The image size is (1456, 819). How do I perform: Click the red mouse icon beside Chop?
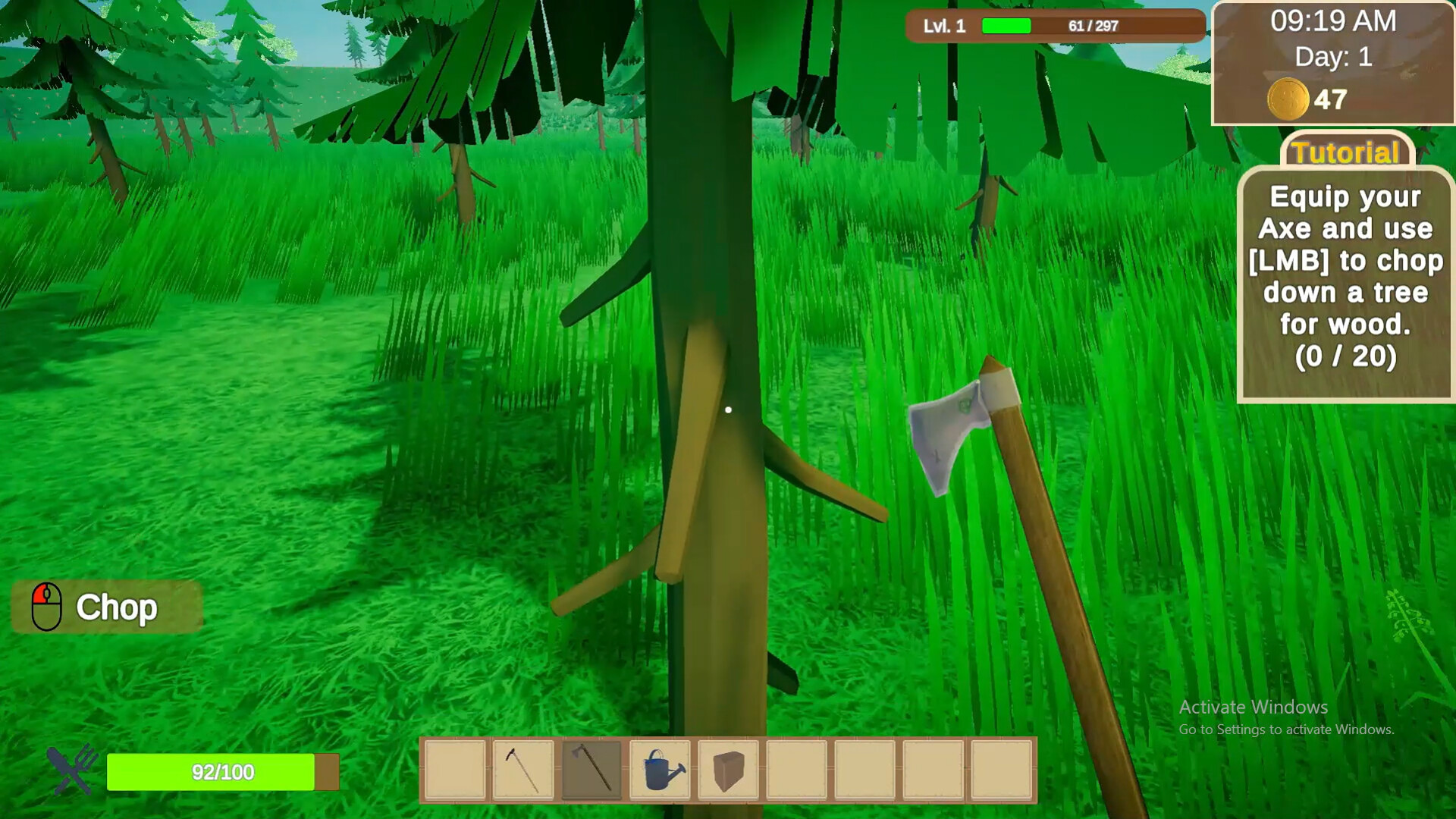47,607
